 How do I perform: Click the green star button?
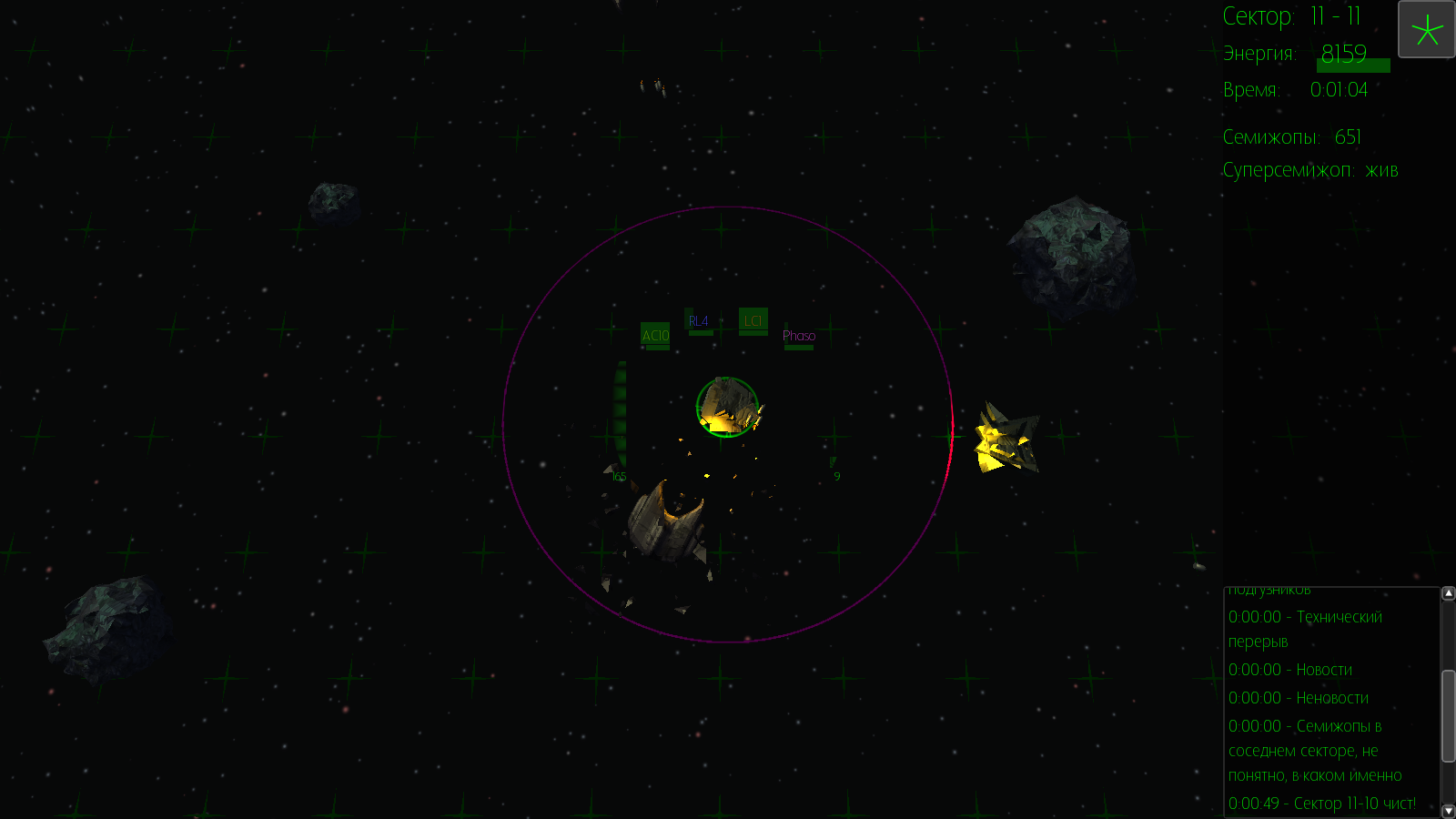coord(1426,29)
